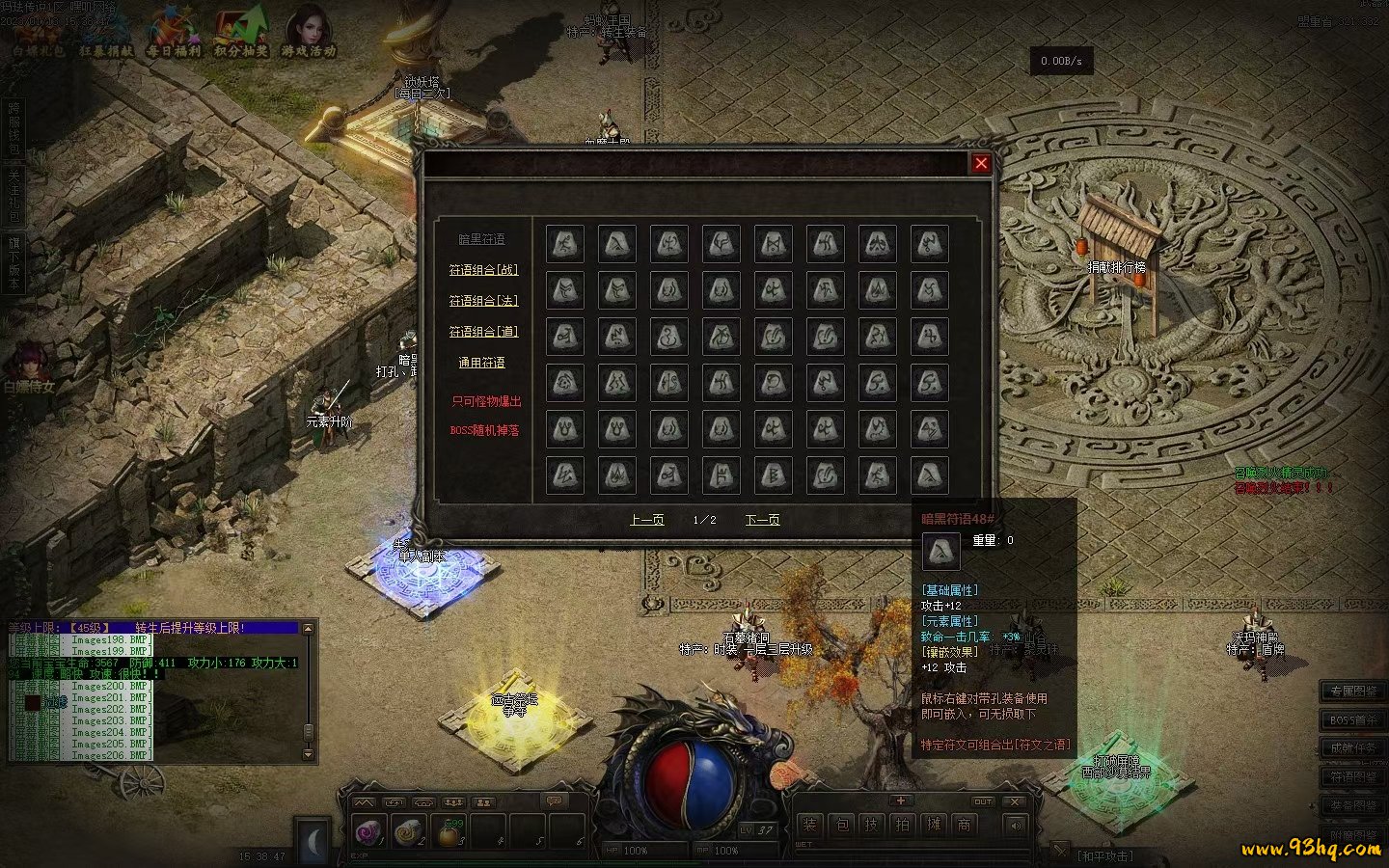Switch to 符语组合[法] mage tab
The image size is (1389, 868).
(483, 301)
